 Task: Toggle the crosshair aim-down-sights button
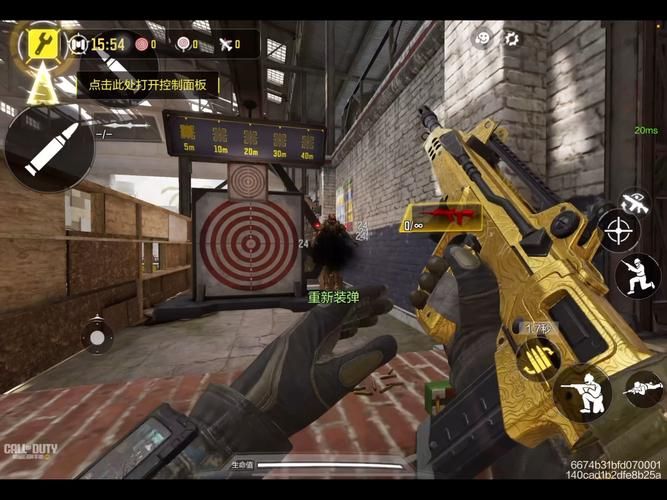(x=619, y=232)
